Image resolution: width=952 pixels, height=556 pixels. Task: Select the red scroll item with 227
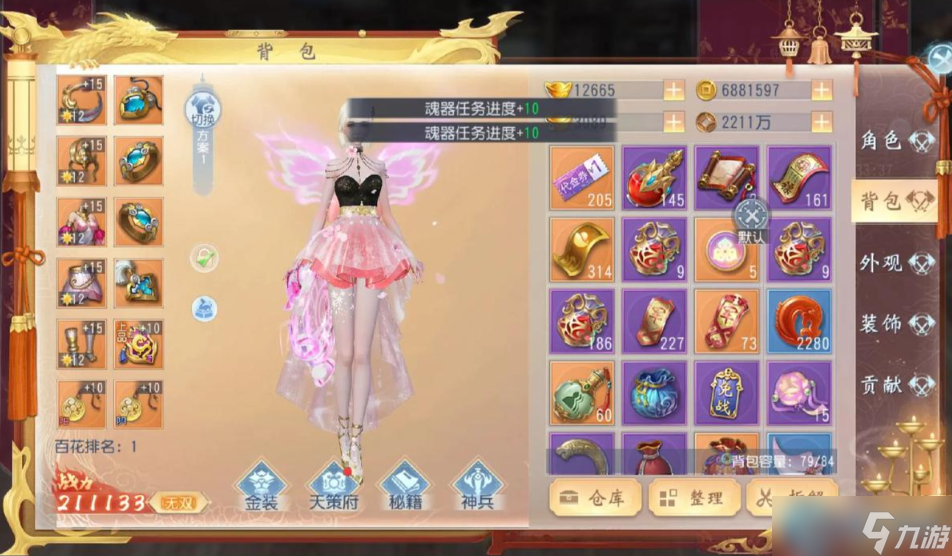click(x=654, y=321)
